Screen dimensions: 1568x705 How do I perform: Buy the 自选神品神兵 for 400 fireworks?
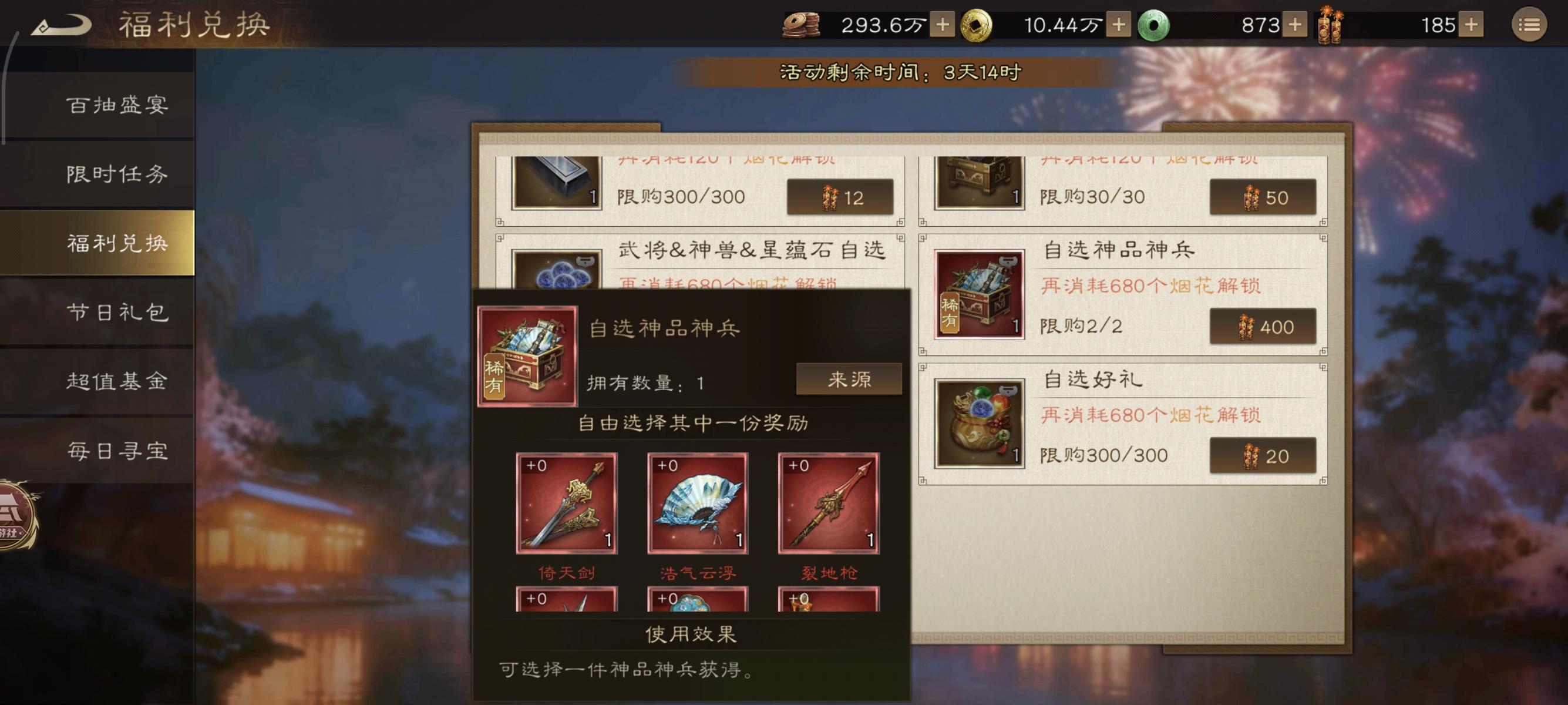pos(1263,327)
